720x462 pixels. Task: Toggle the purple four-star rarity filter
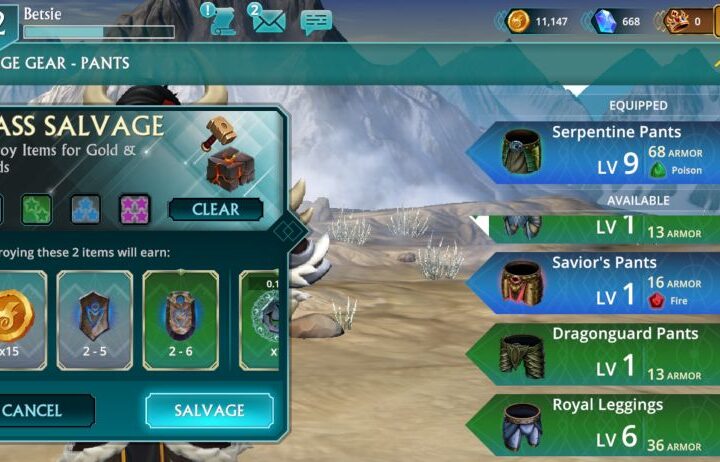point(134,209)
